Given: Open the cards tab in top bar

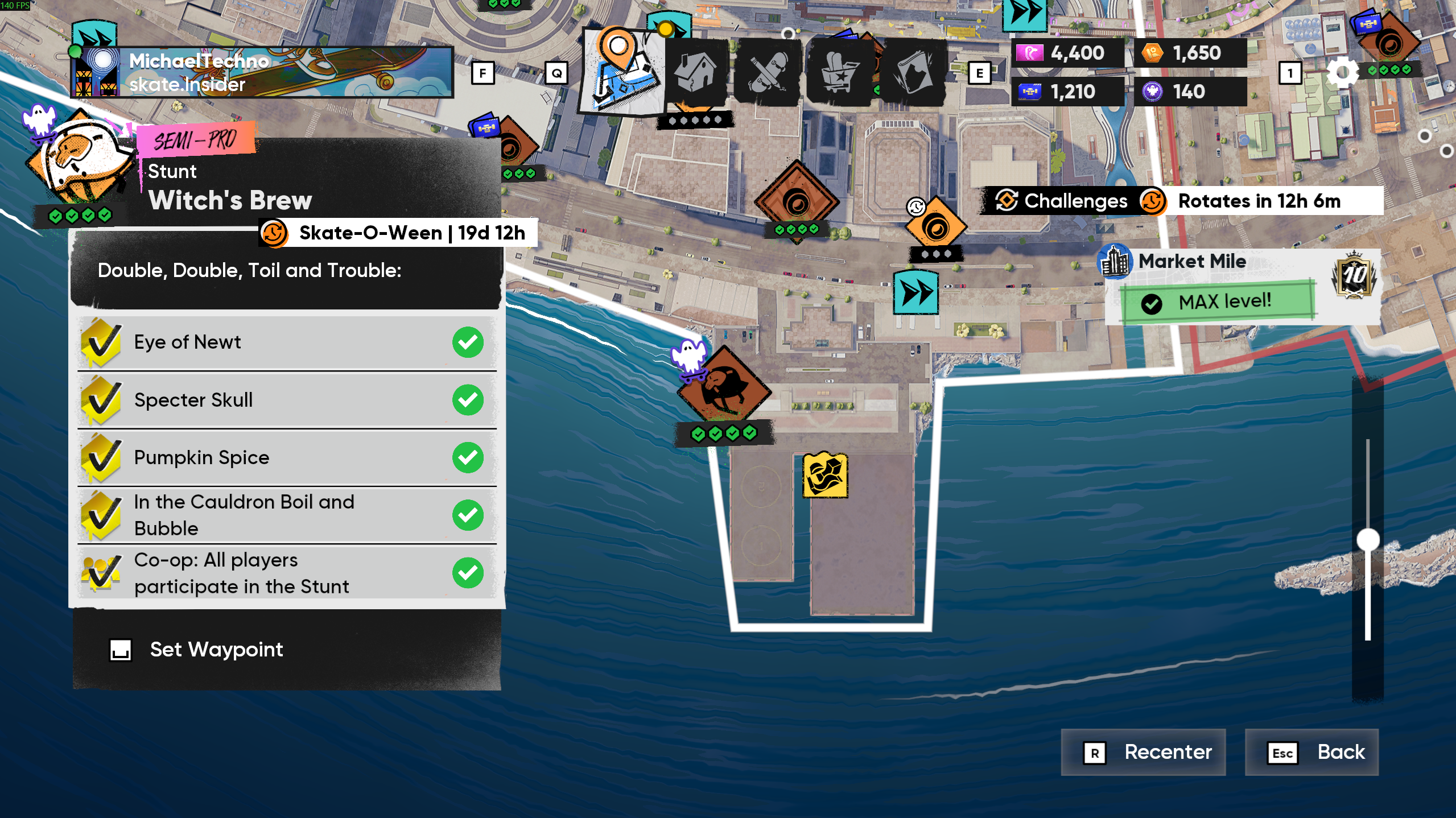Looking at the screenshot, I should pos(913,72).
